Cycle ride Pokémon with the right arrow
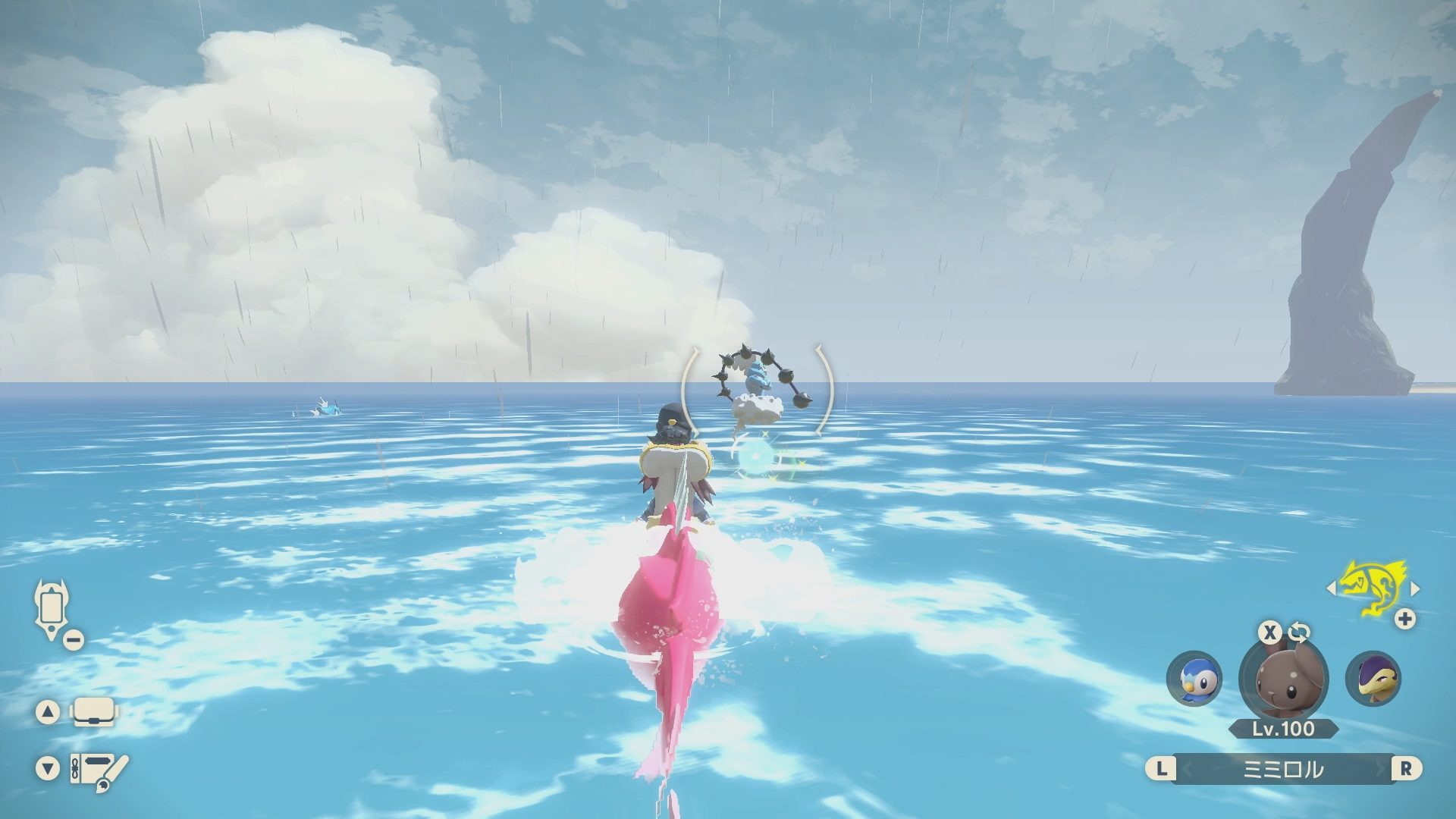1456x819 pixels. pos(1414,588)
